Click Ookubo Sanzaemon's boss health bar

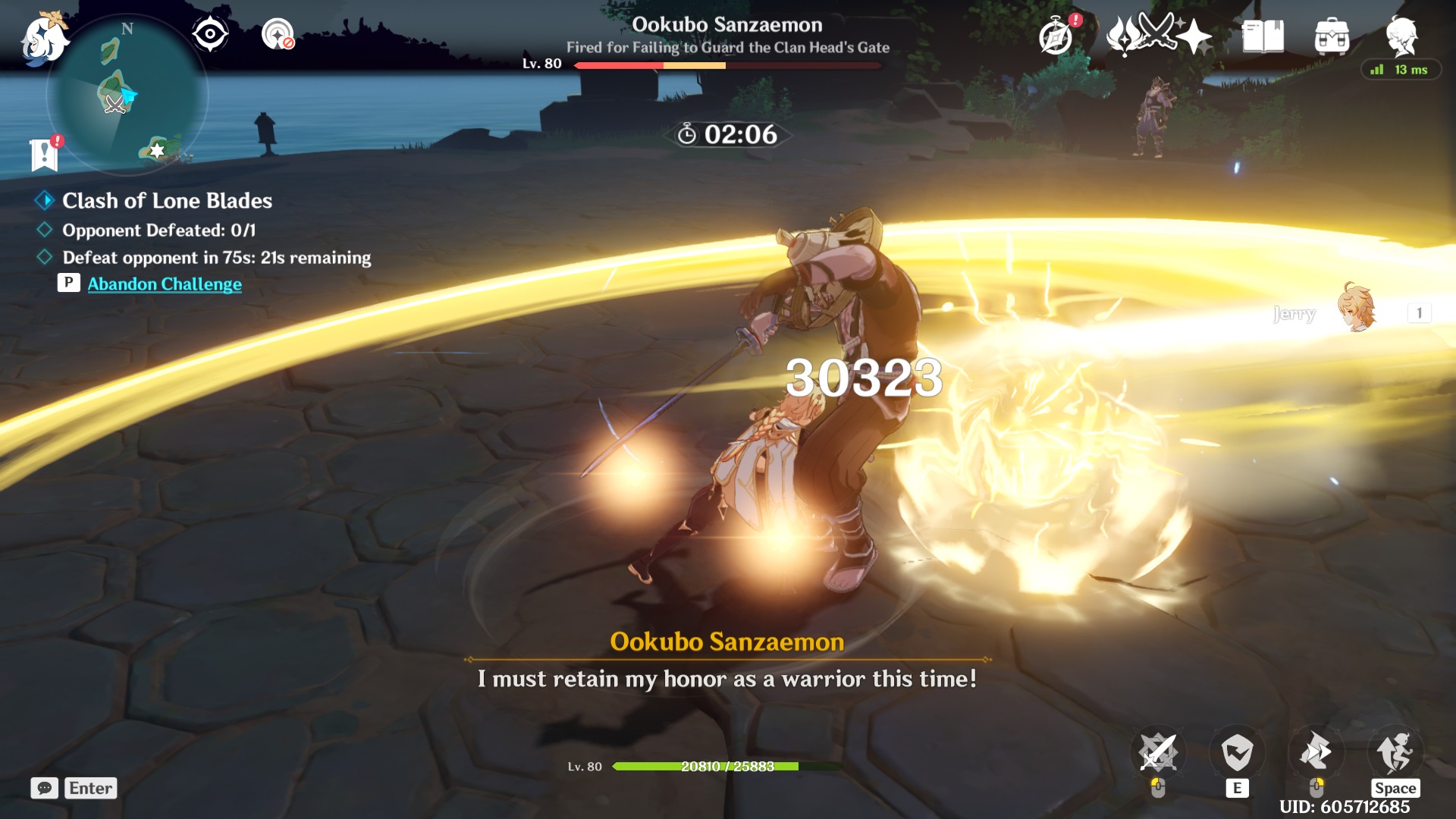(728, 66)
